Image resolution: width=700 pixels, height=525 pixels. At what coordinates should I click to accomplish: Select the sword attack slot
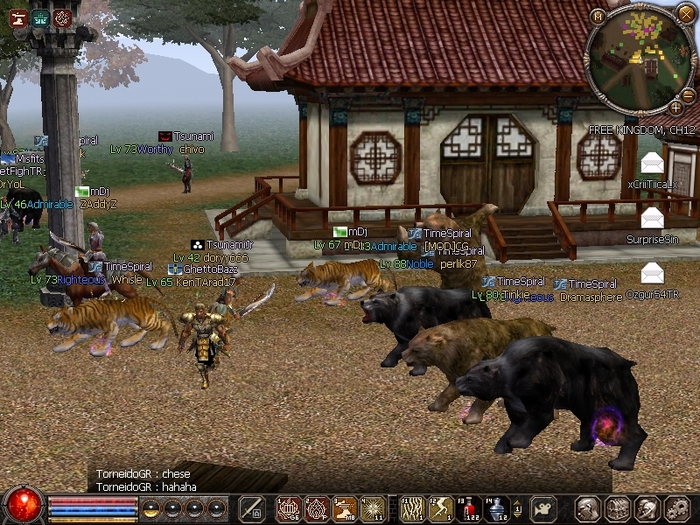click(251, 508)
